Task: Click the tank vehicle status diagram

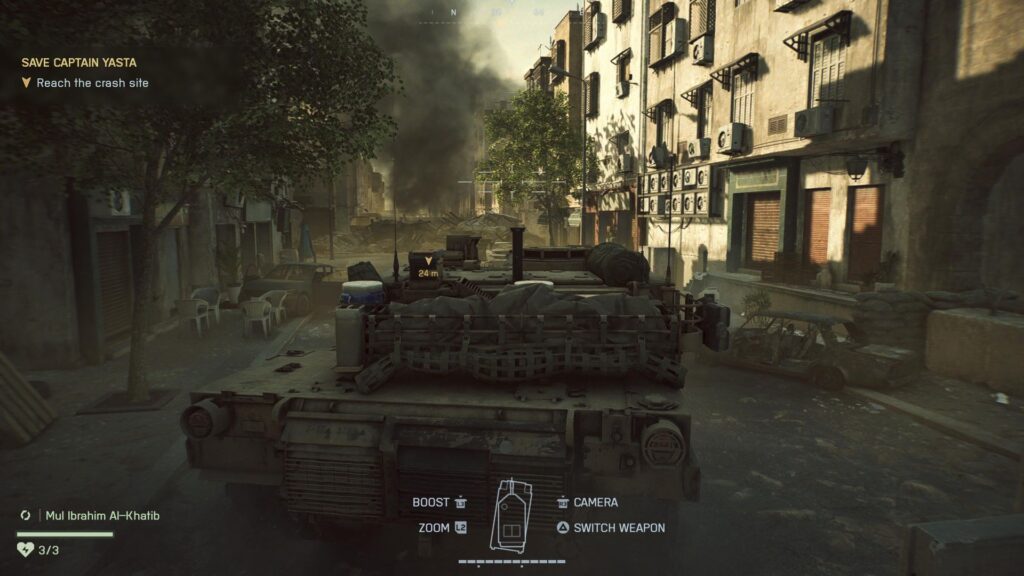Action: [x=510, y=515]
